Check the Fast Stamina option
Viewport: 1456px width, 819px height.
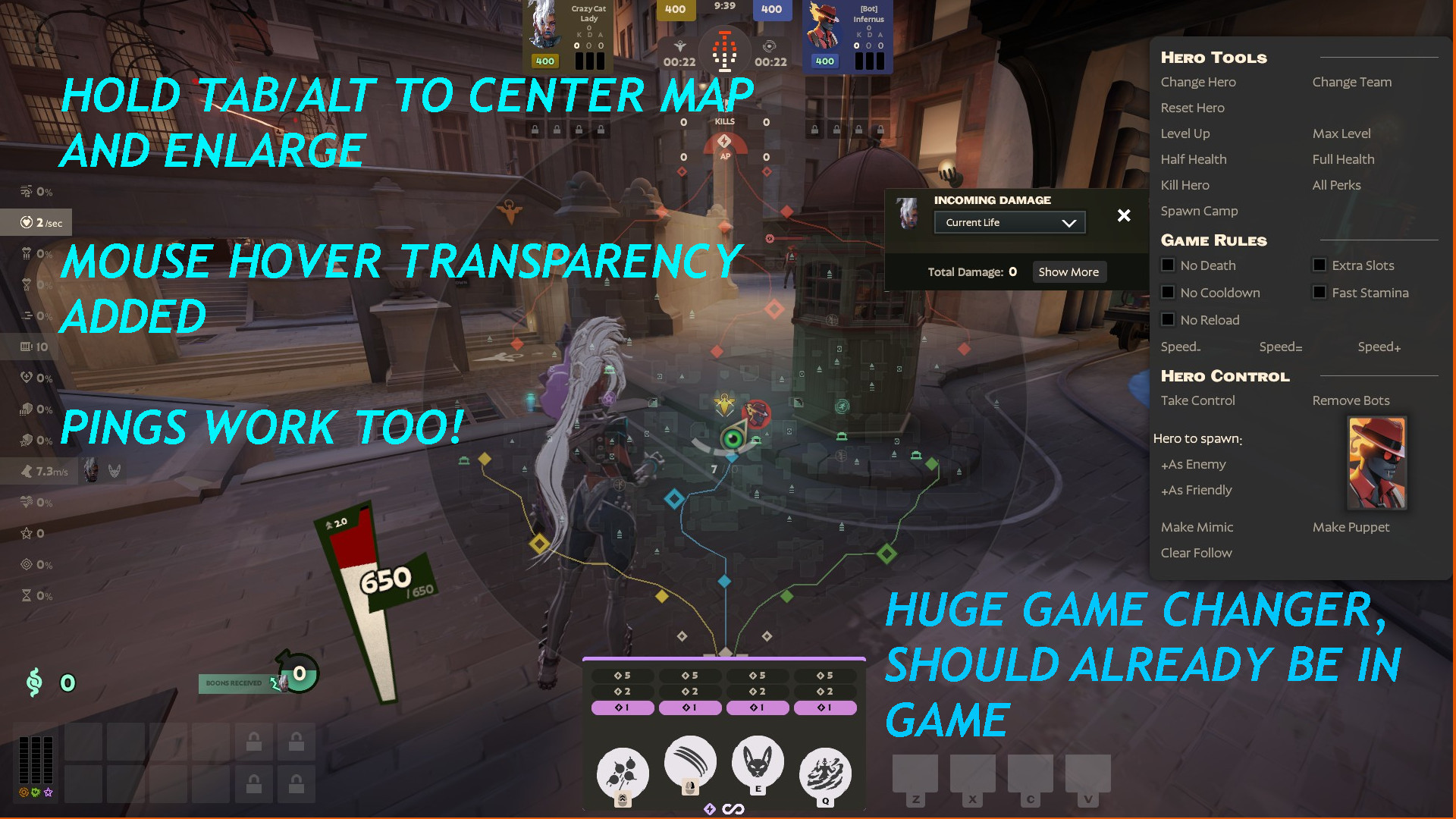(x=1319, y=292)
